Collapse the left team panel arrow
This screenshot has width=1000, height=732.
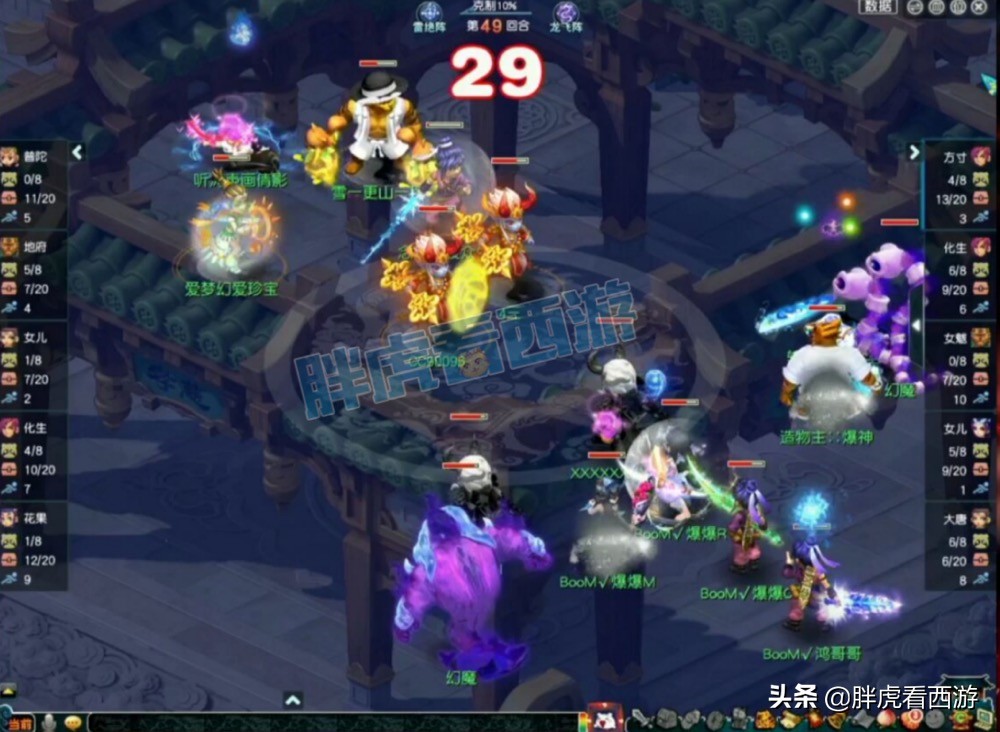(77, 152)
